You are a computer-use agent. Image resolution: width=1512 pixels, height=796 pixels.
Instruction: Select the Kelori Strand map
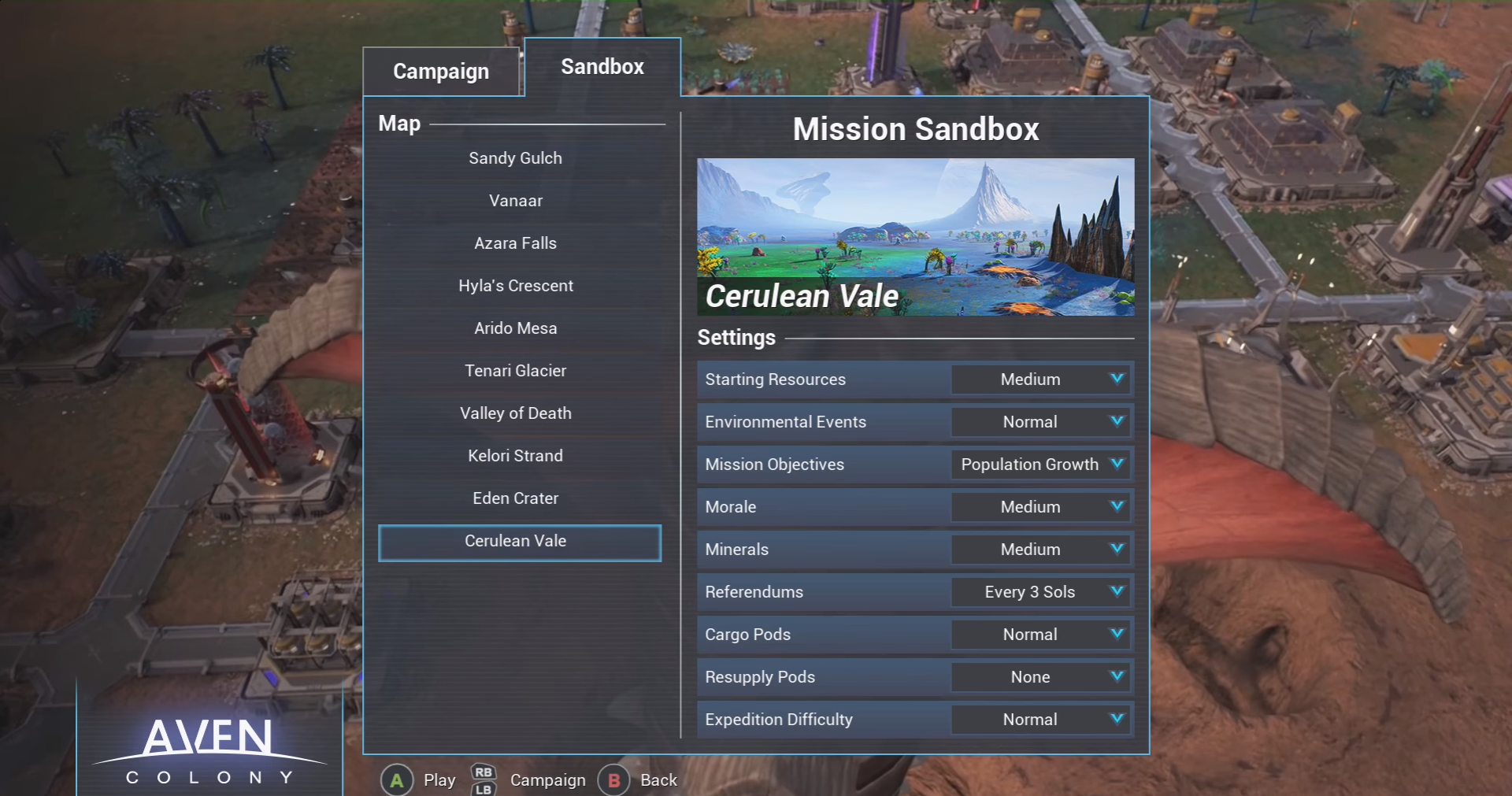pos(516,456)
